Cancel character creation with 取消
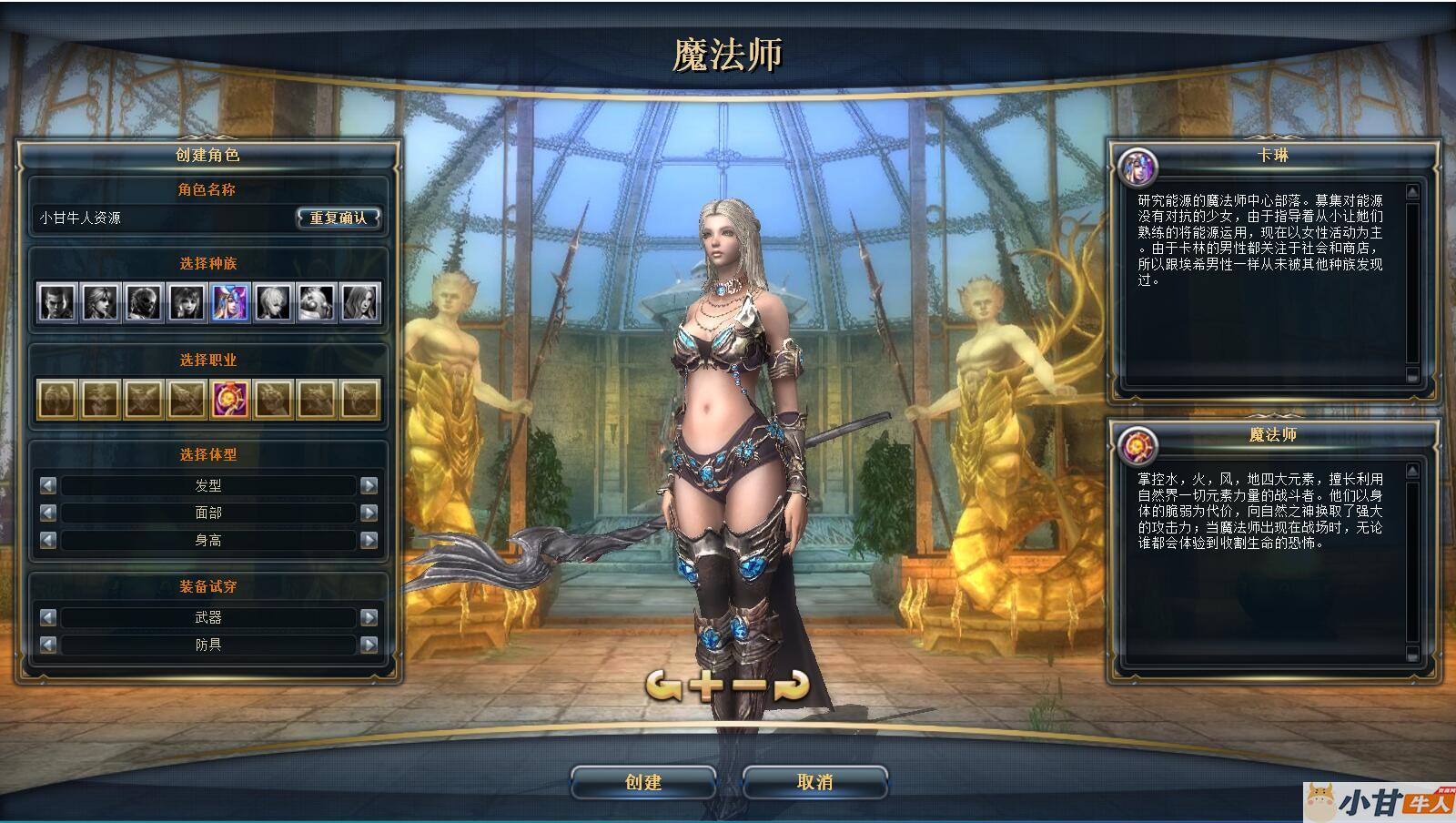Image resolution: width=1456 pixels, height=823 pixels. 814,782
